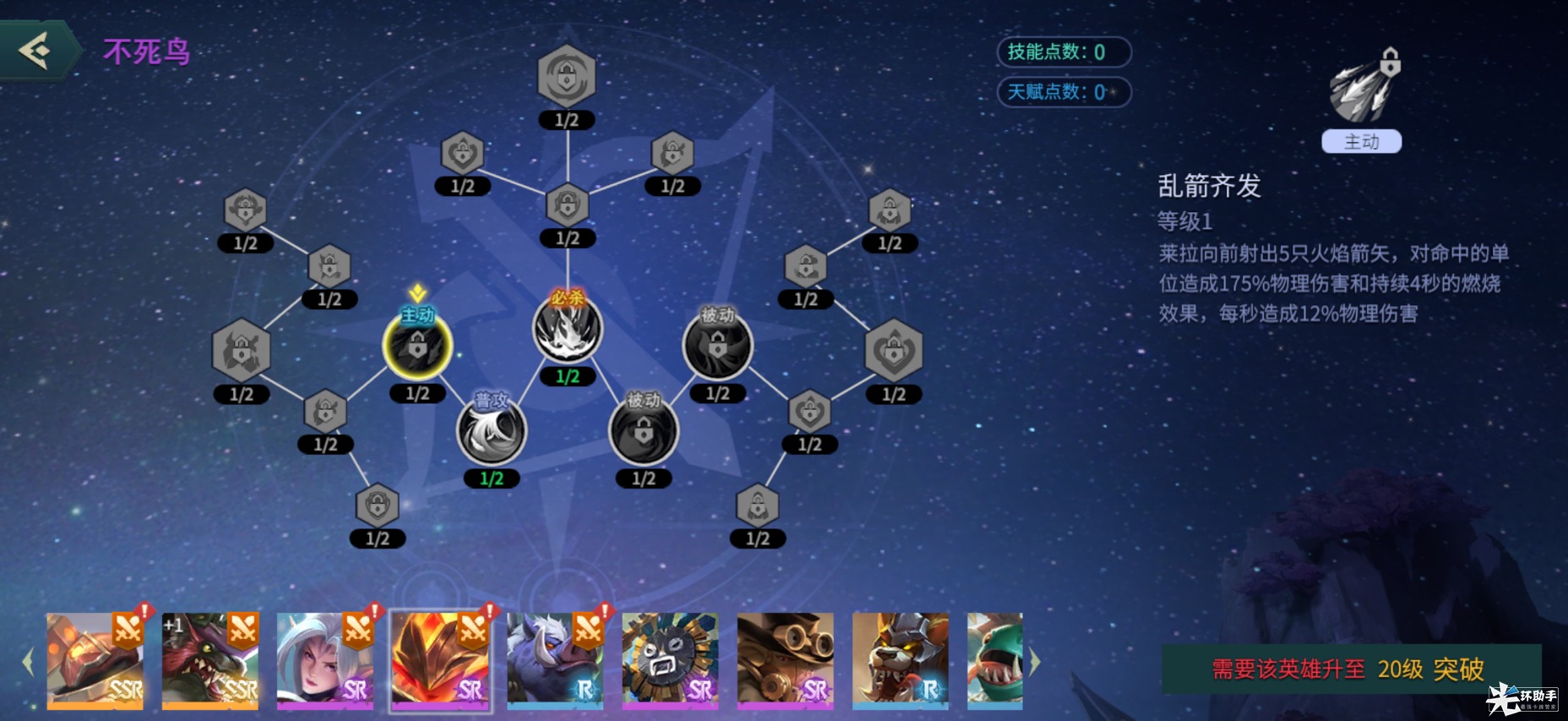The width and height of the screenshot is (1568, 721).
Task: Select the 主动 active skill node
Action: (x=417, y=347)
